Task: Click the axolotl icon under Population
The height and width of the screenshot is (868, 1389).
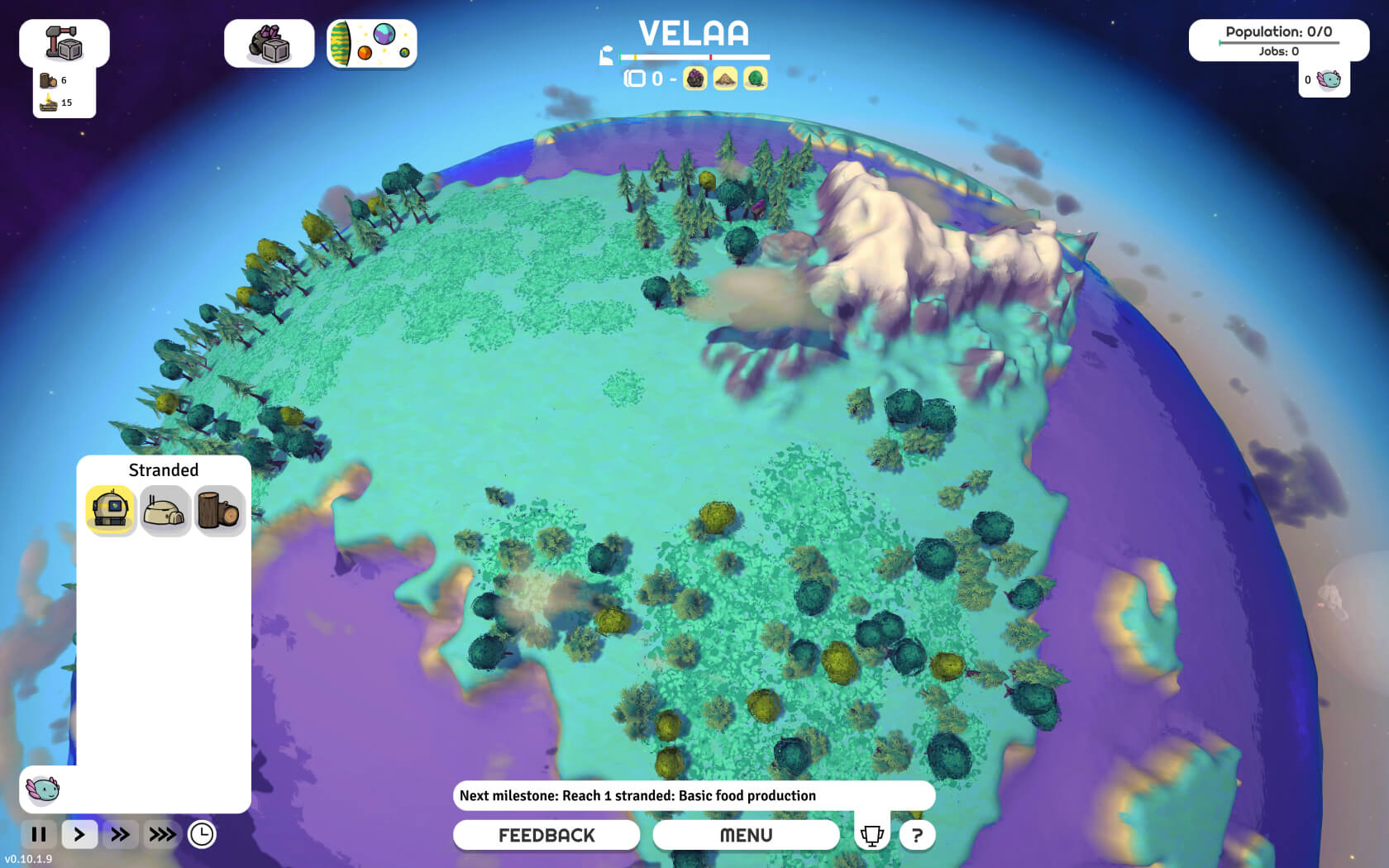Action: coord(1329,79)
